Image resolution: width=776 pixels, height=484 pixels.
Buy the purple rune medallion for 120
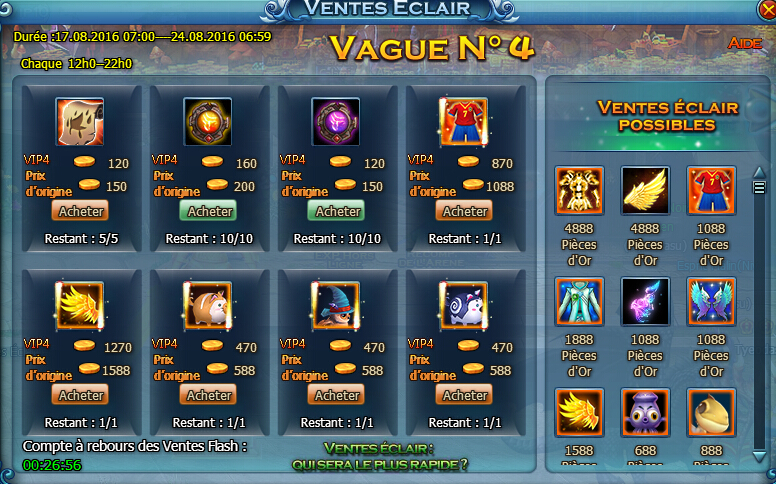[x=338, y=211]
